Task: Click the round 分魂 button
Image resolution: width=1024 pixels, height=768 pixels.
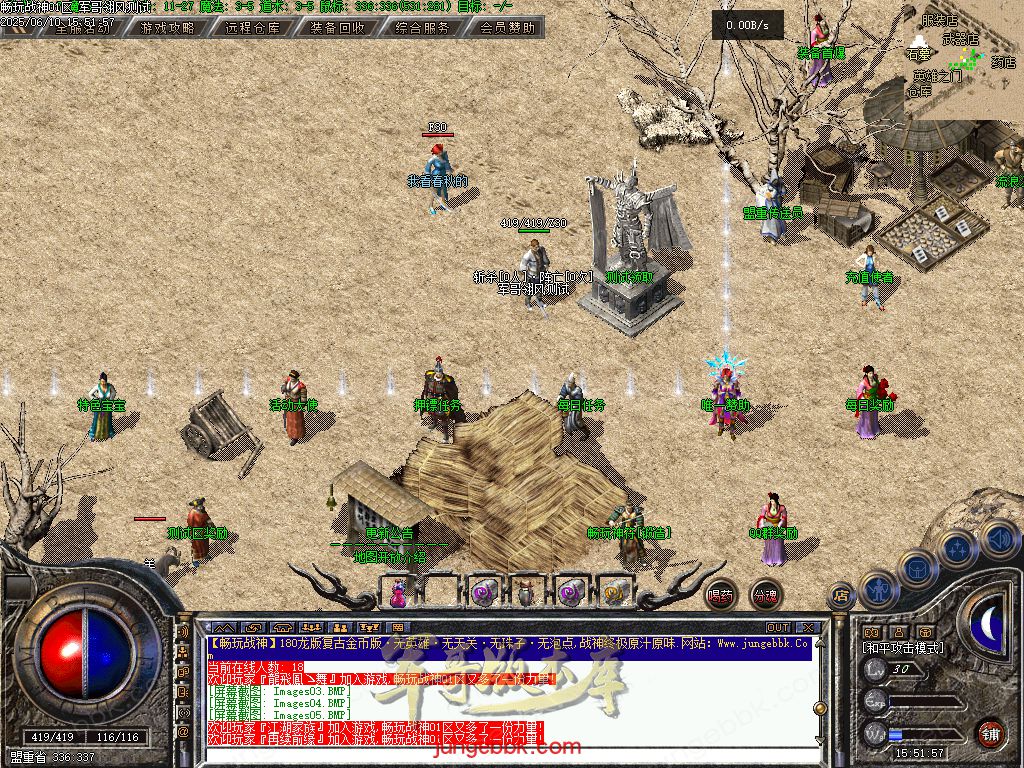Action: point(765,595)
